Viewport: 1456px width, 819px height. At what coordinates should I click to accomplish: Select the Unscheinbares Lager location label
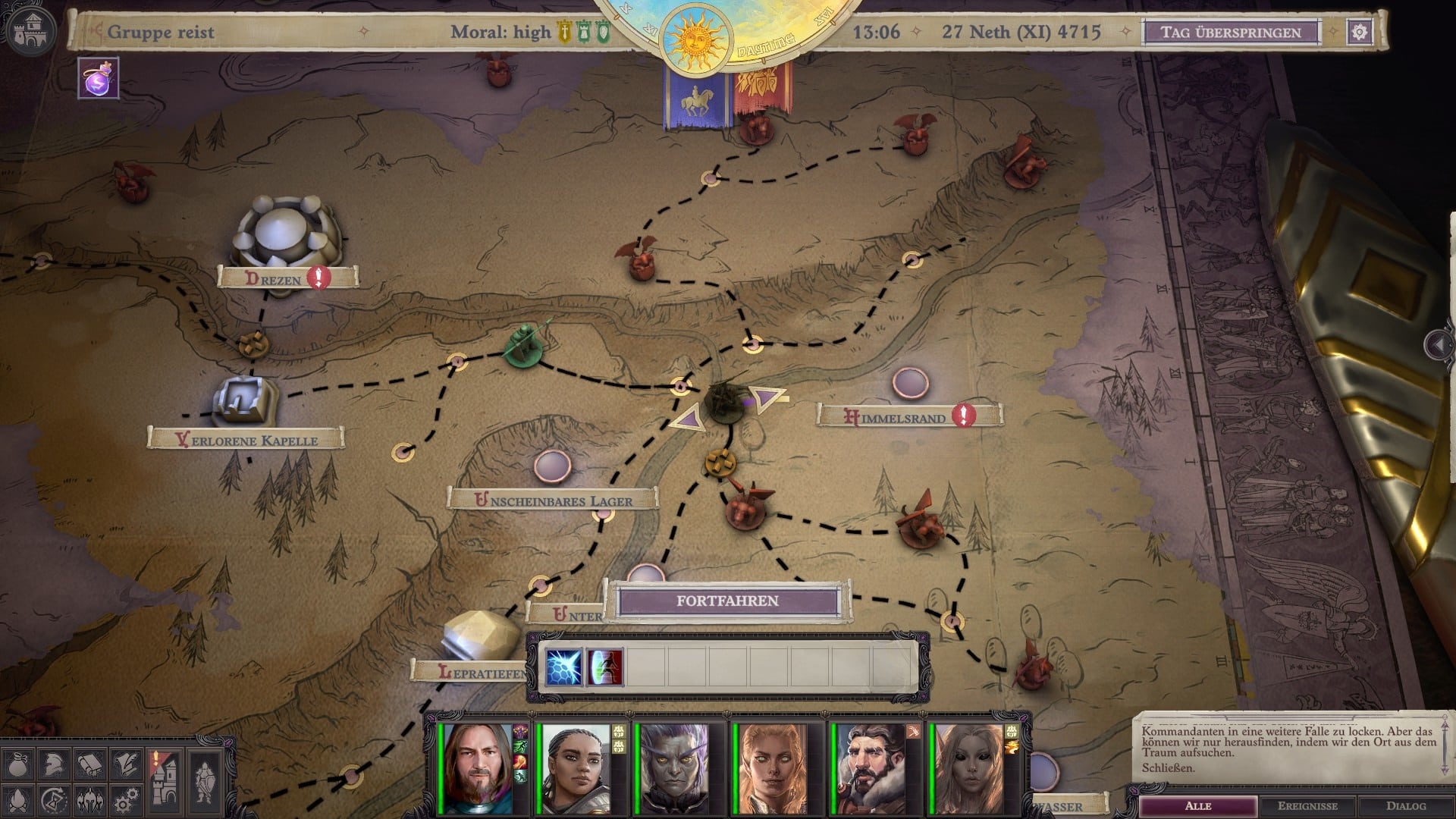pos(553,500)
